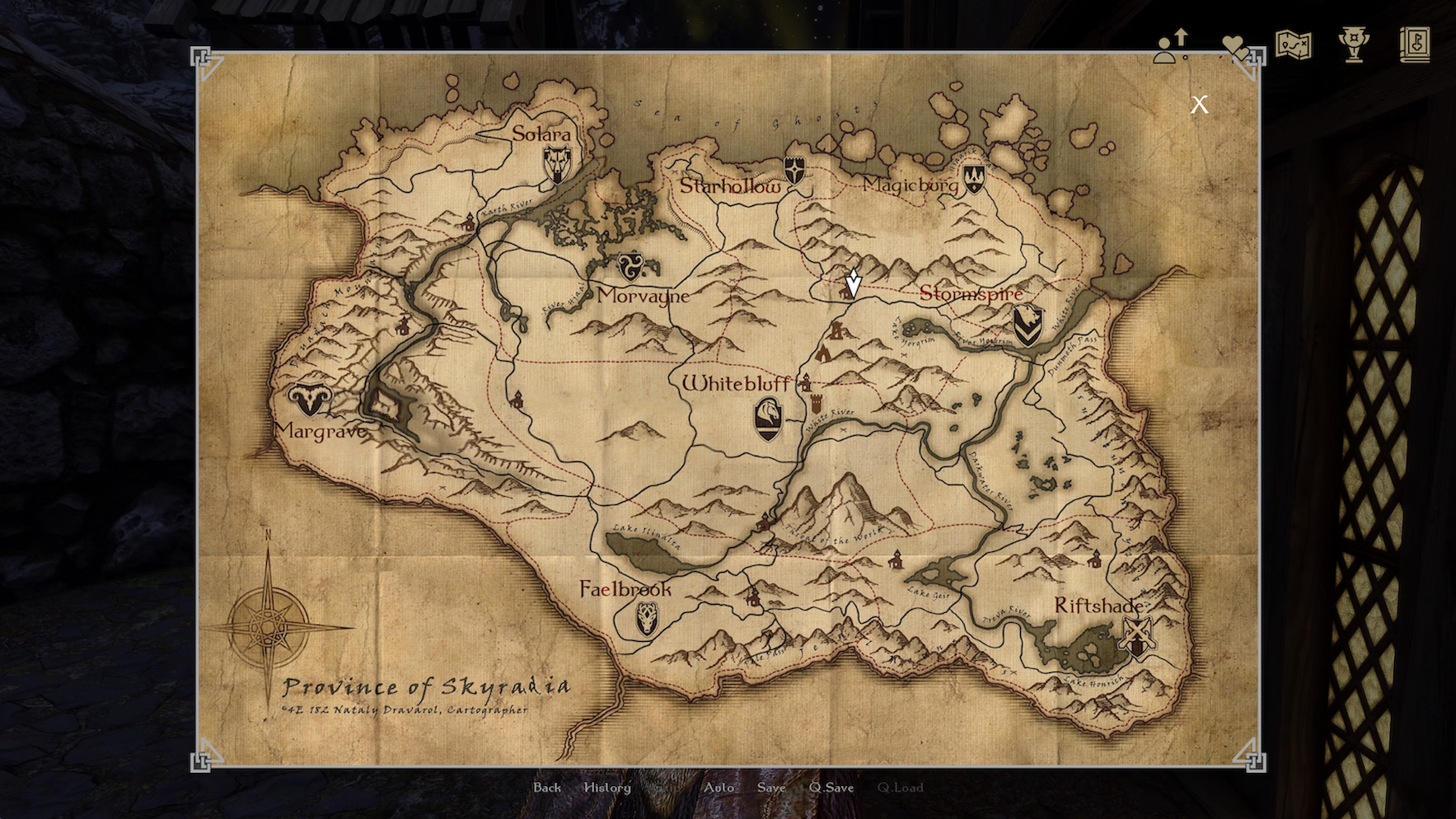Image resolution: width=1456 pixels, height=819 pixels.
Task: Click Q.Save to quick save
Action: tap(831, 788)
